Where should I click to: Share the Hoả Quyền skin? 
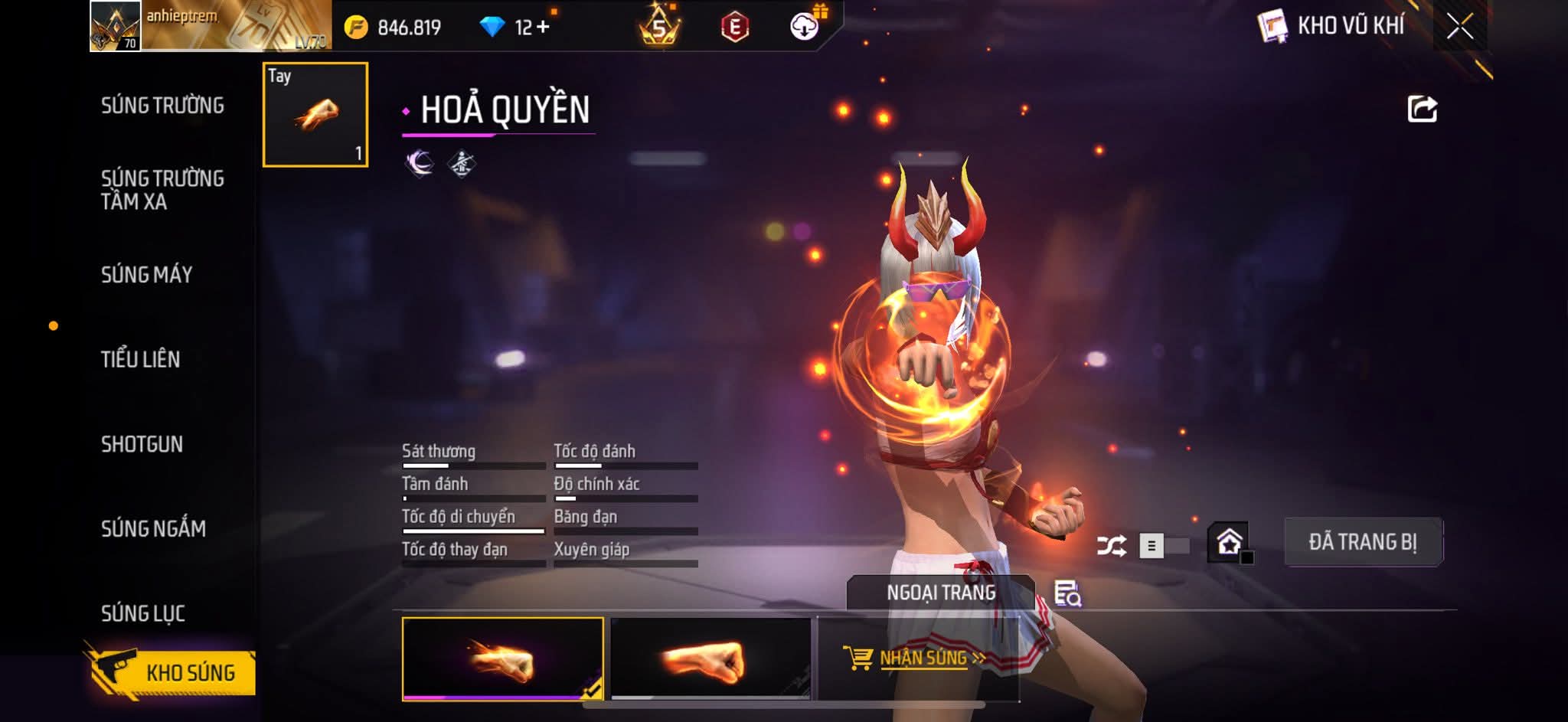coord(1422,109)
